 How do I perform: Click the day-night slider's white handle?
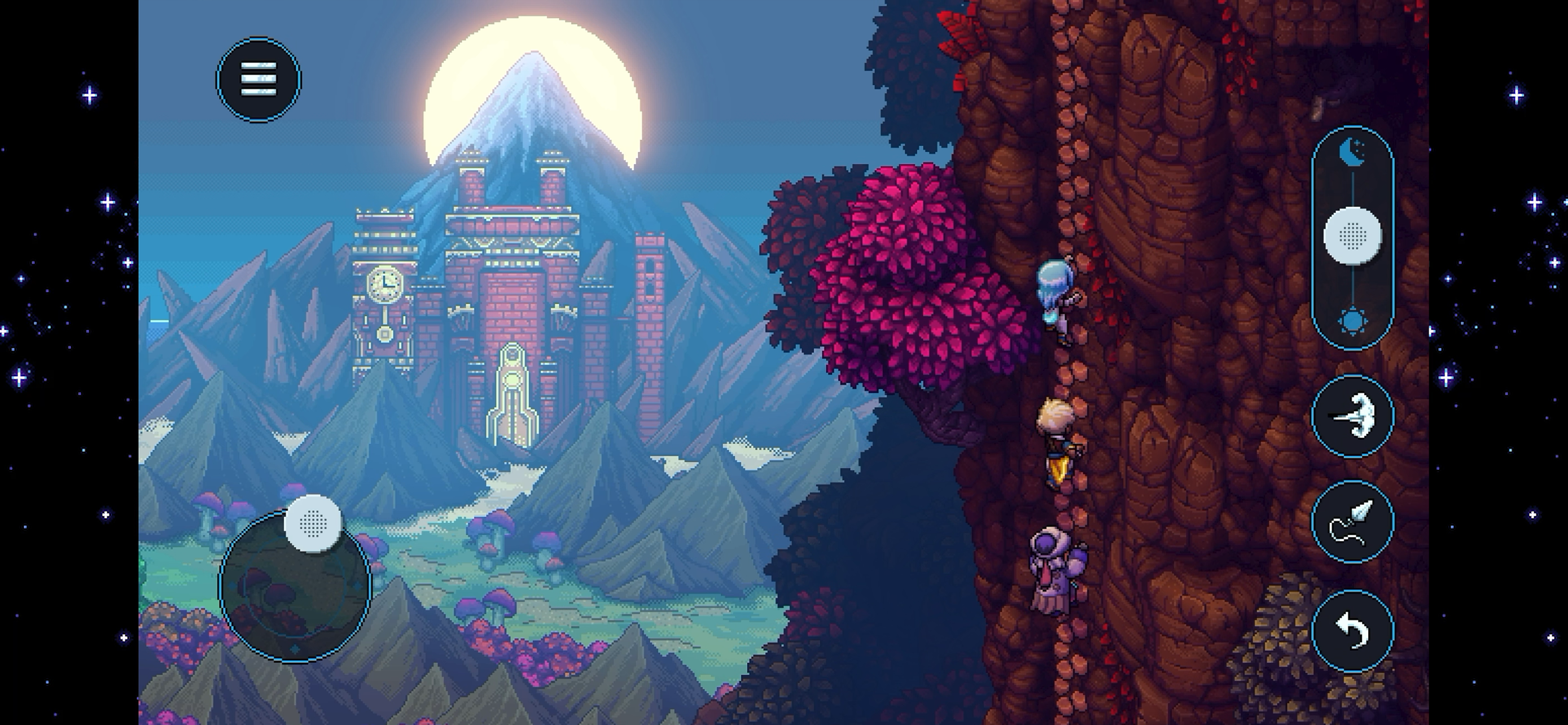[x=1352, y=235]
